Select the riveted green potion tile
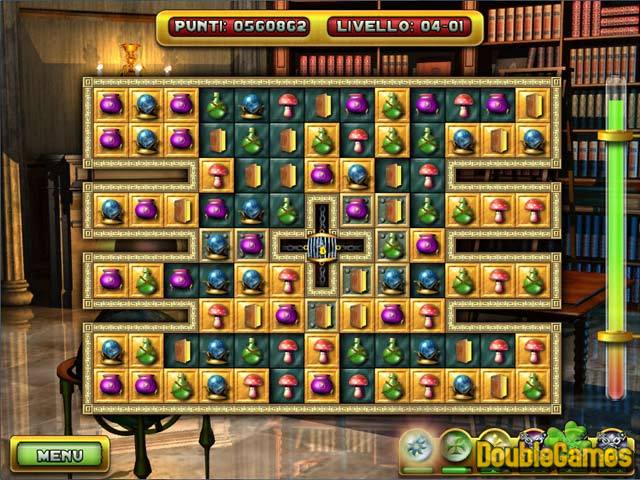 pos(392,245)
